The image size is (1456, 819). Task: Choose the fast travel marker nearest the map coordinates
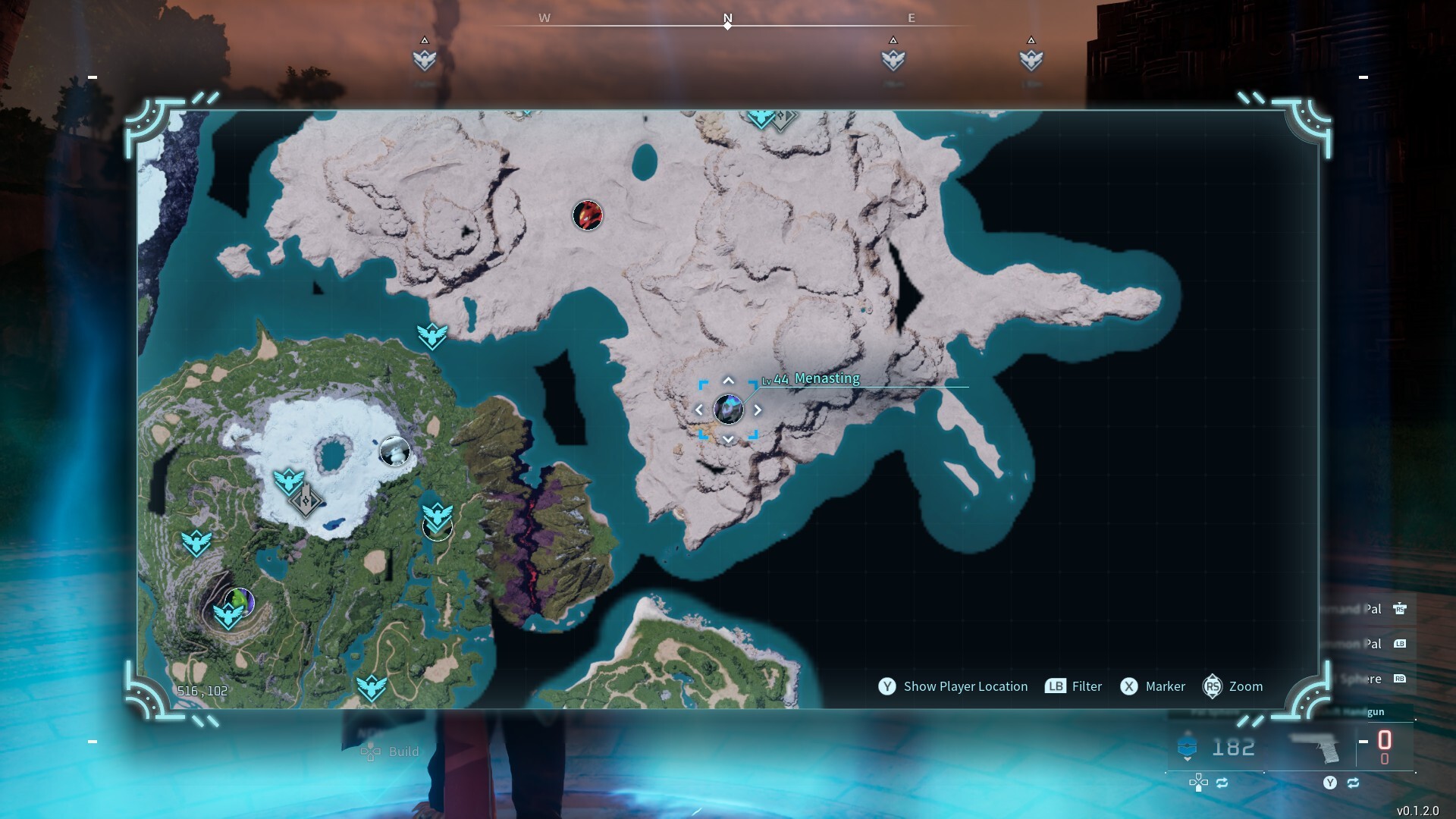[196, 542]
